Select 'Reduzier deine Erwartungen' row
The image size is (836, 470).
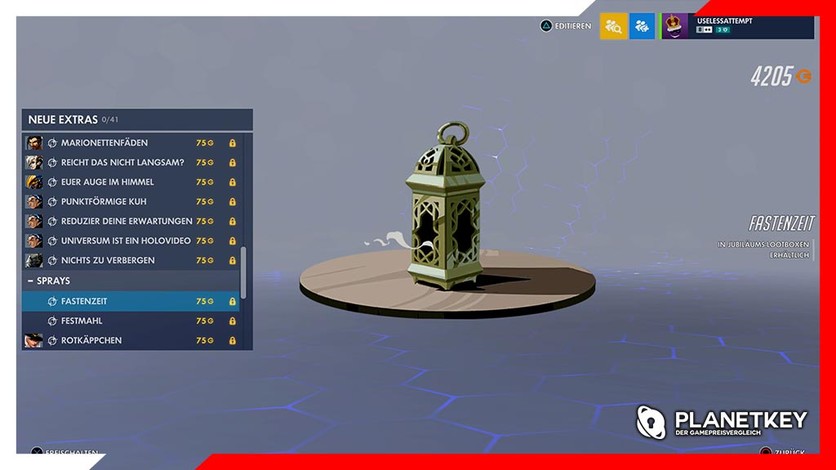tap(130, 221)
